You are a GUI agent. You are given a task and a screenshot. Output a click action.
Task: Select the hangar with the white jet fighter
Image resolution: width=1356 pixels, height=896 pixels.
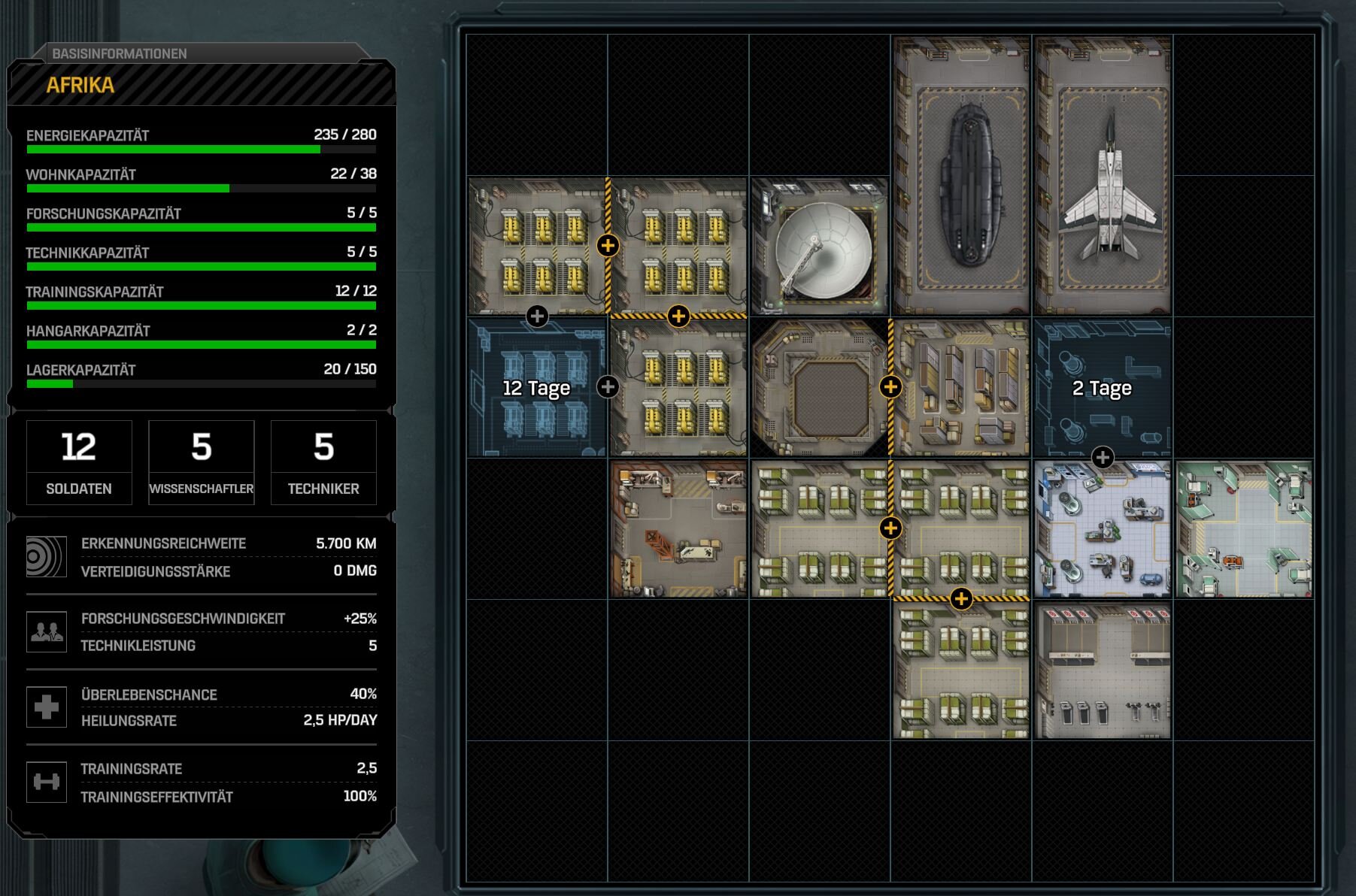(1103, 176)
